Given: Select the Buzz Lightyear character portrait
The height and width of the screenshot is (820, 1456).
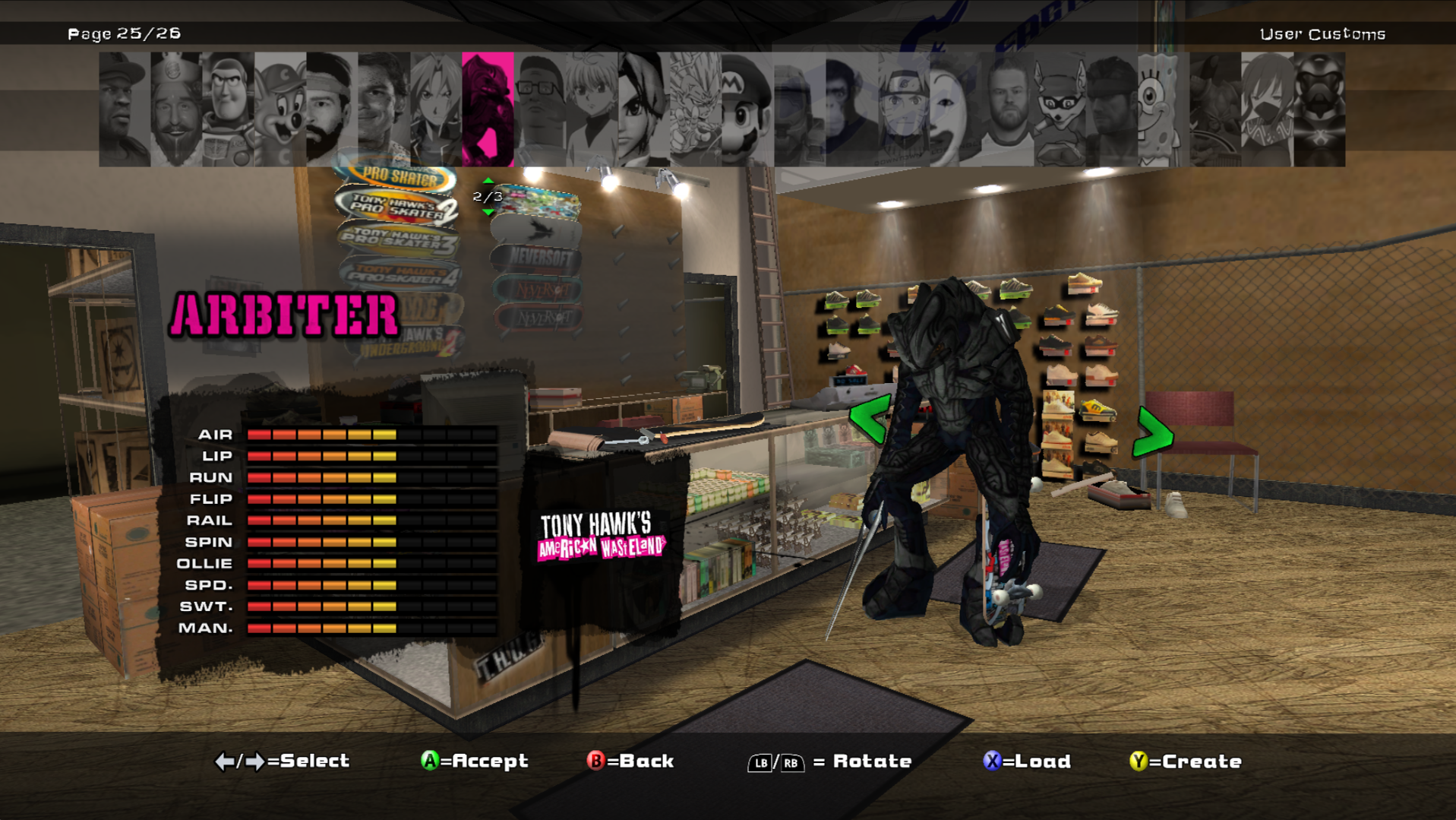Looking at the screenshot, I should click(x=229, y=109).
